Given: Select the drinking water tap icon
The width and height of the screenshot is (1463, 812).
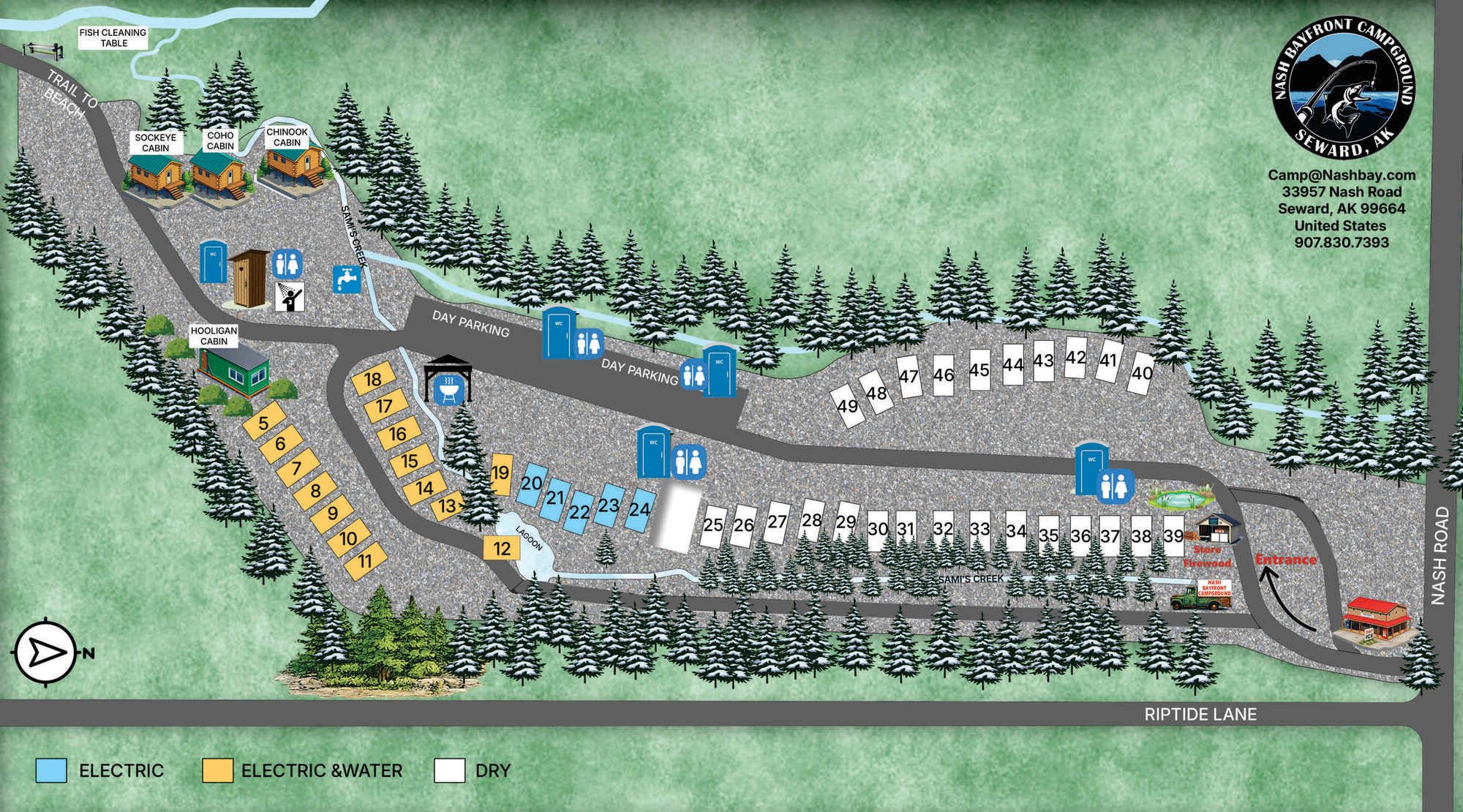Looking at the screenshot, I should pos(347,279).
